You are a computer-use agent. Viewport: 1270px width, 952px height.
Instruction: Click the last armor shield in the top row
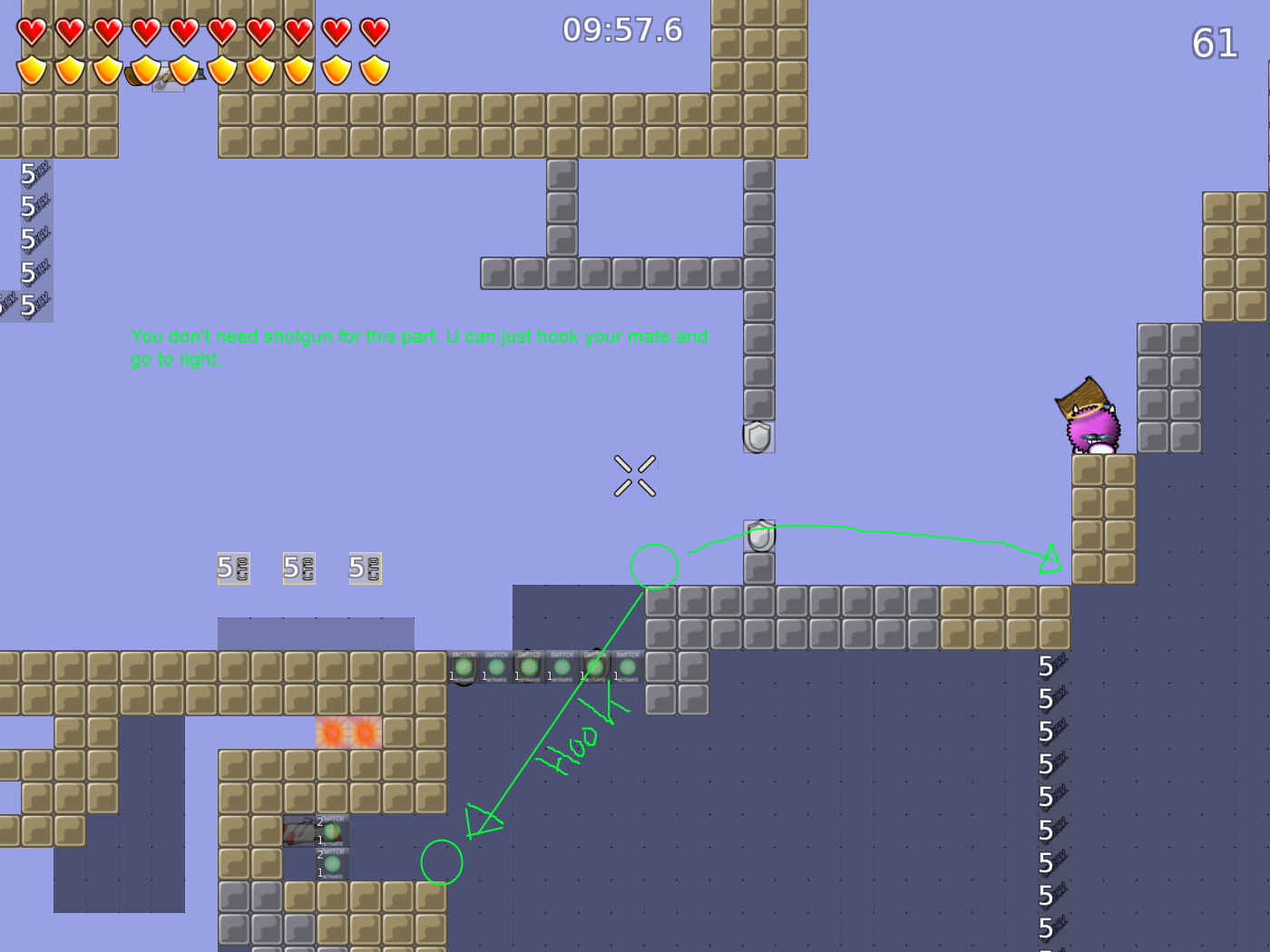coord(372,68)
